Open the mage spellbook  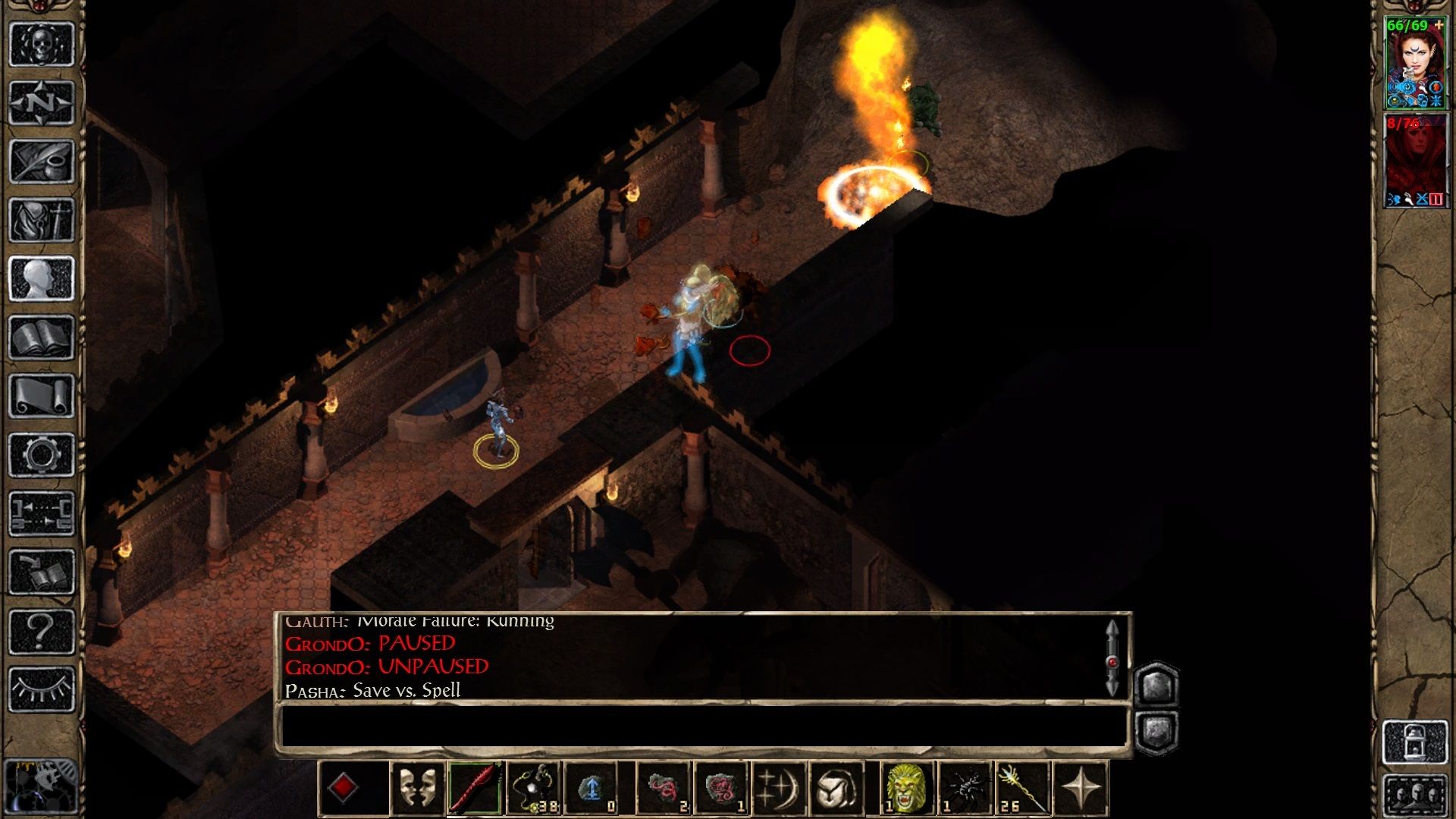coord(41,337)
